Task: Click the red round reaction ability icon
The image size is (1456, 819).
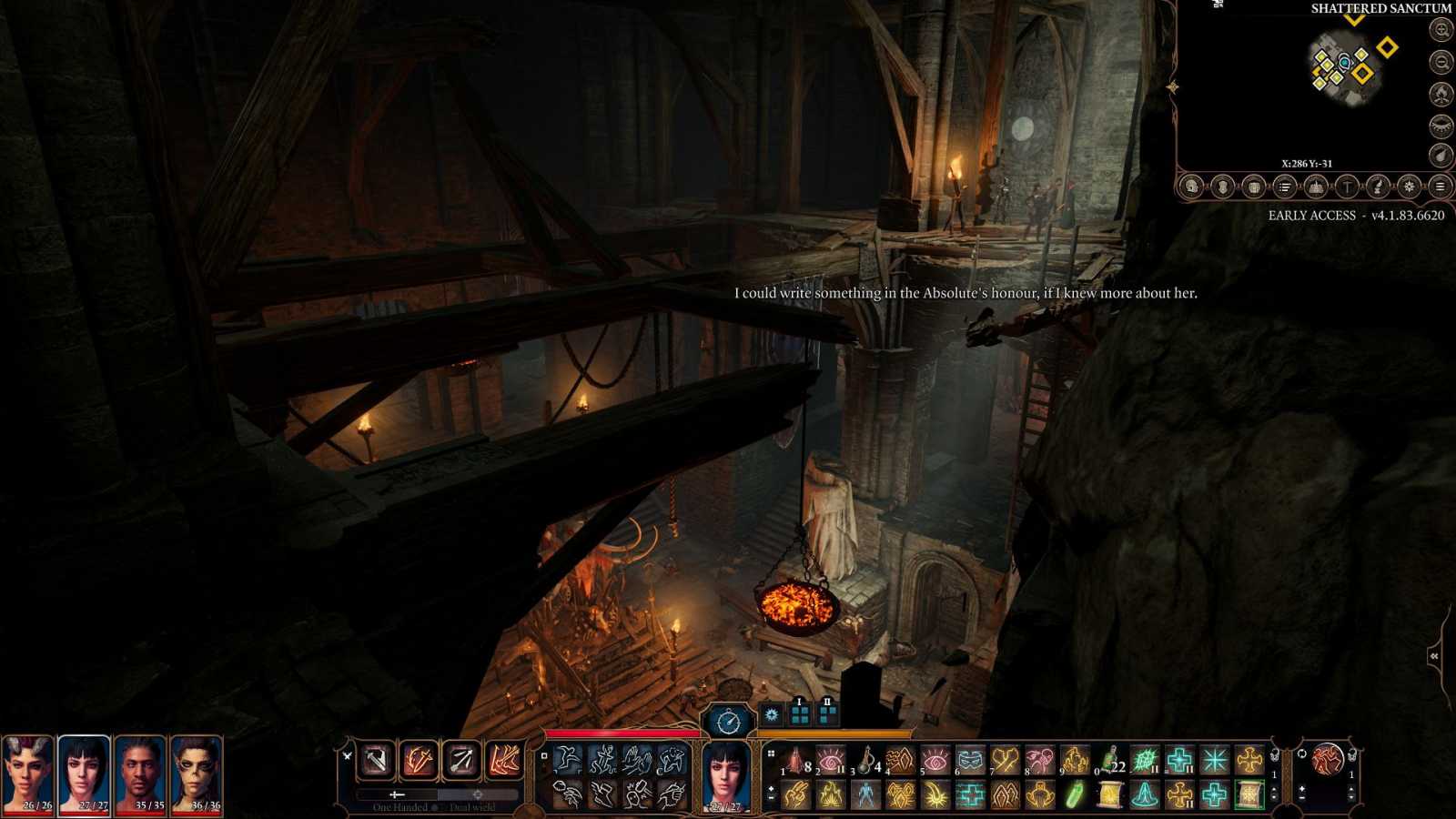Action: click(1327, 759)
